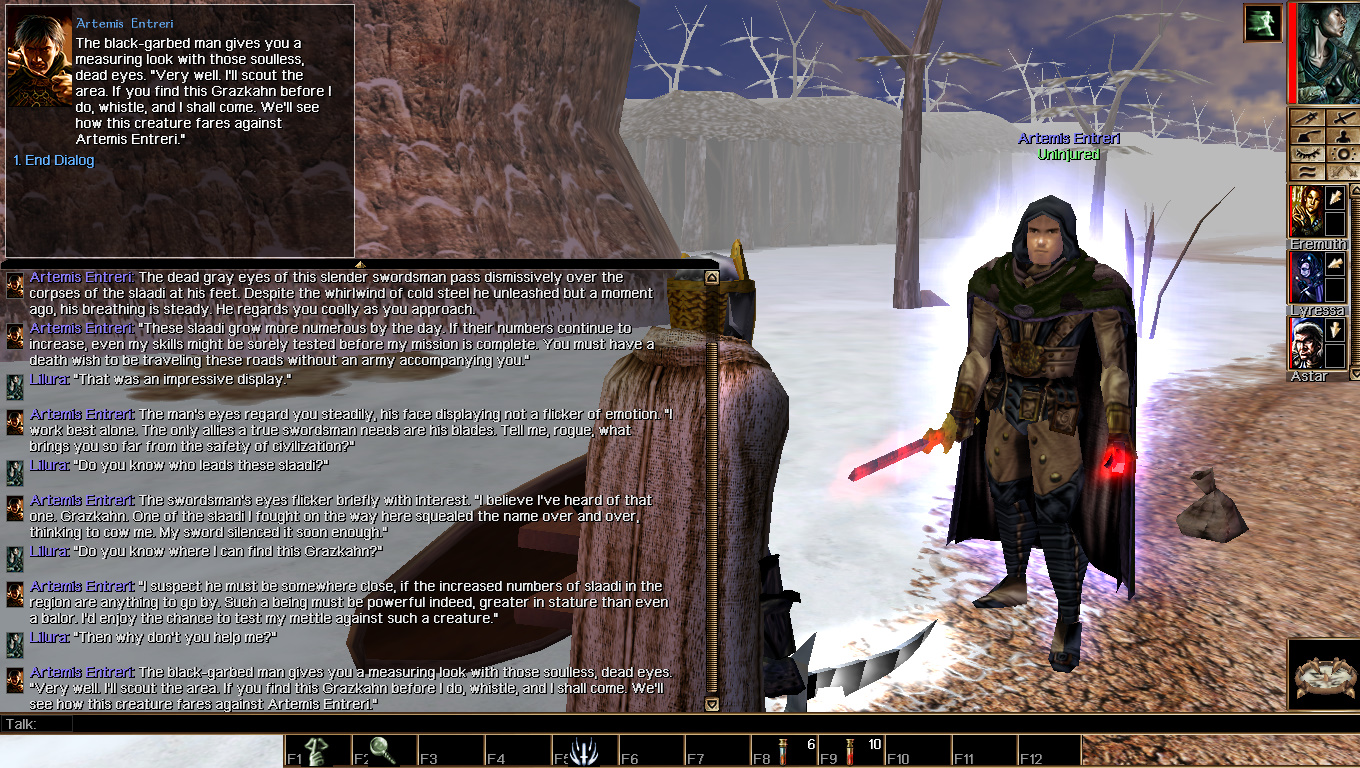Image resolution: width=1360 pixels, height=768 pixels.
Task: Toggle detect mode with the closed-eye icon
Action: 1307,154
